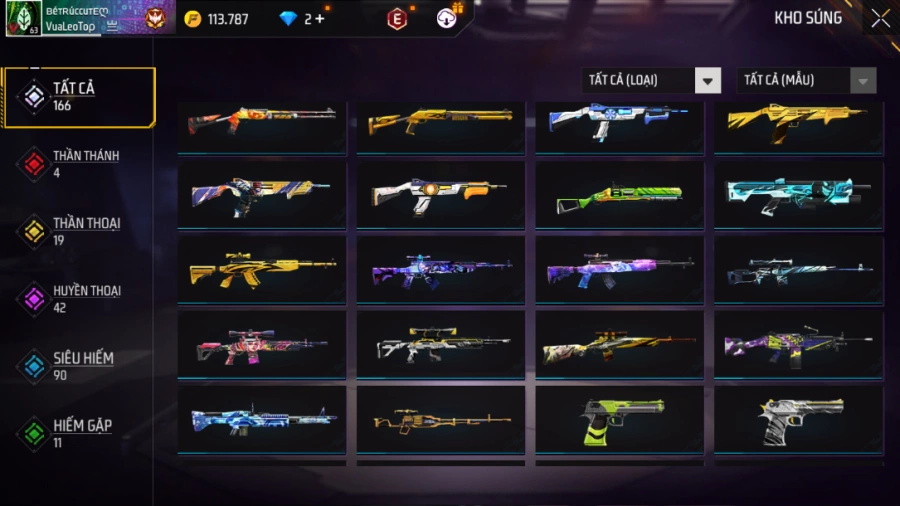Open the cloud download icon
The width and height of the screenshot is (900, 506).
[447, 18]
